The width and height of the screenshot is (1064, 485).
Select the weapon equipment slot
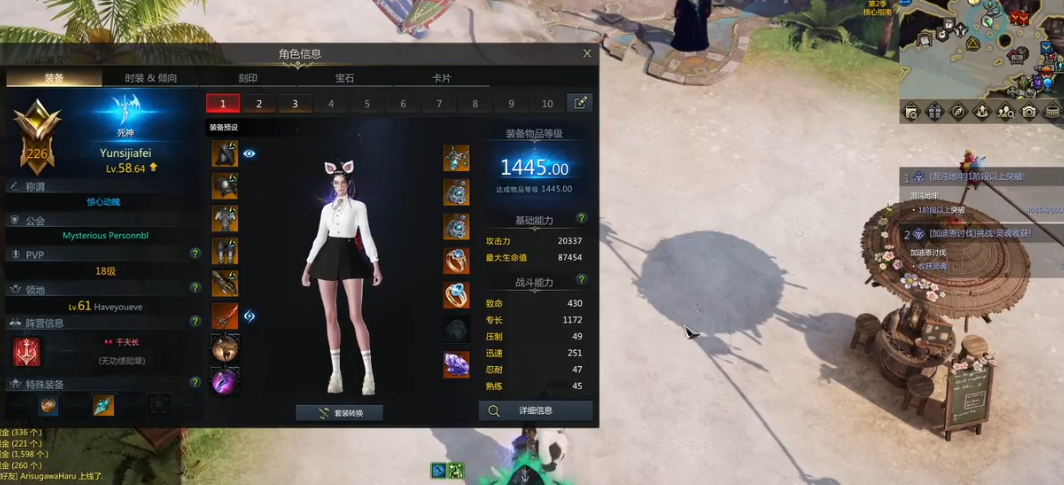click(225, 316)
